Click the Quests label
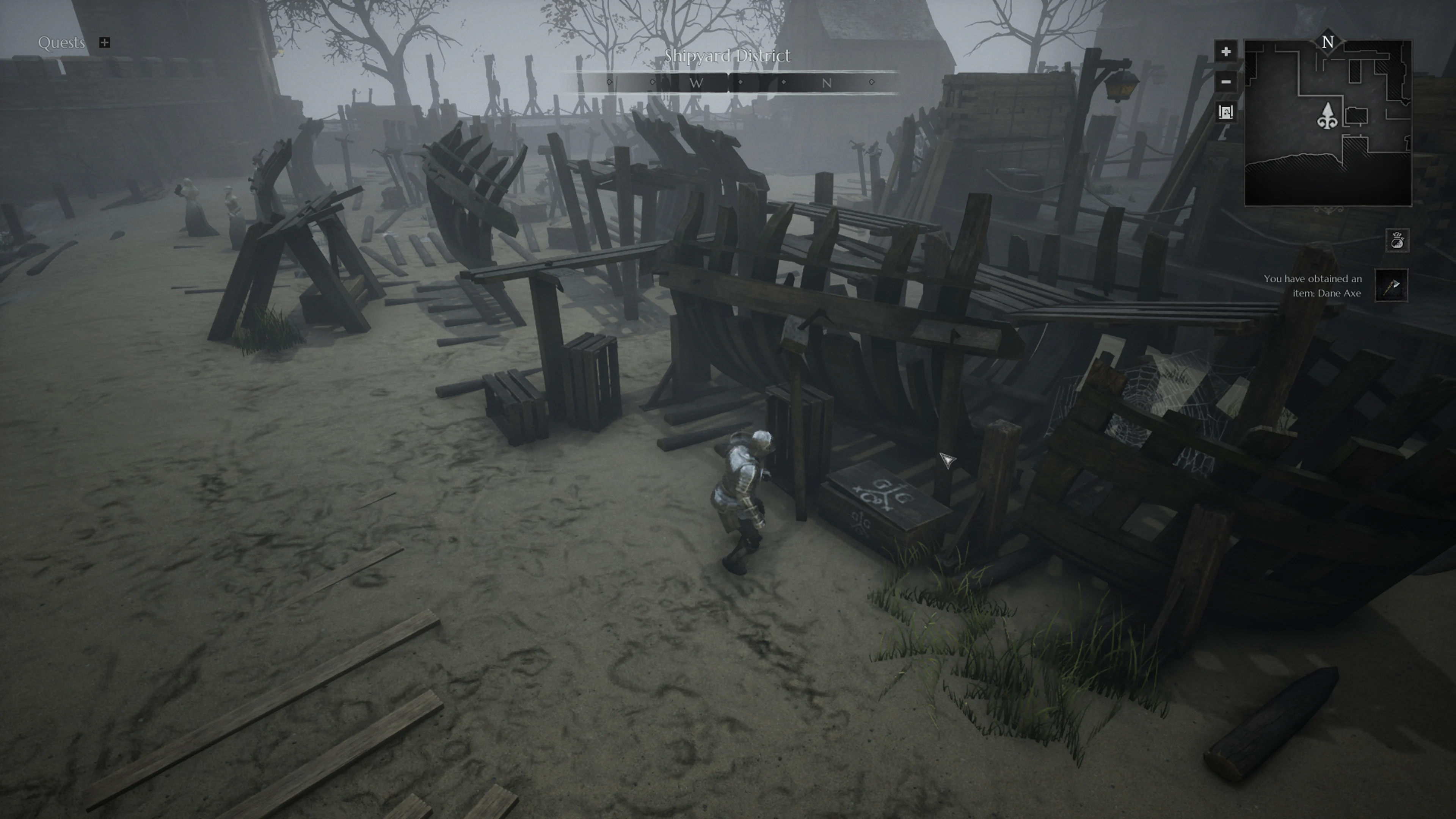Image resolution: width=1456 pixels, height=819 pixels. [x=61, y=42]
